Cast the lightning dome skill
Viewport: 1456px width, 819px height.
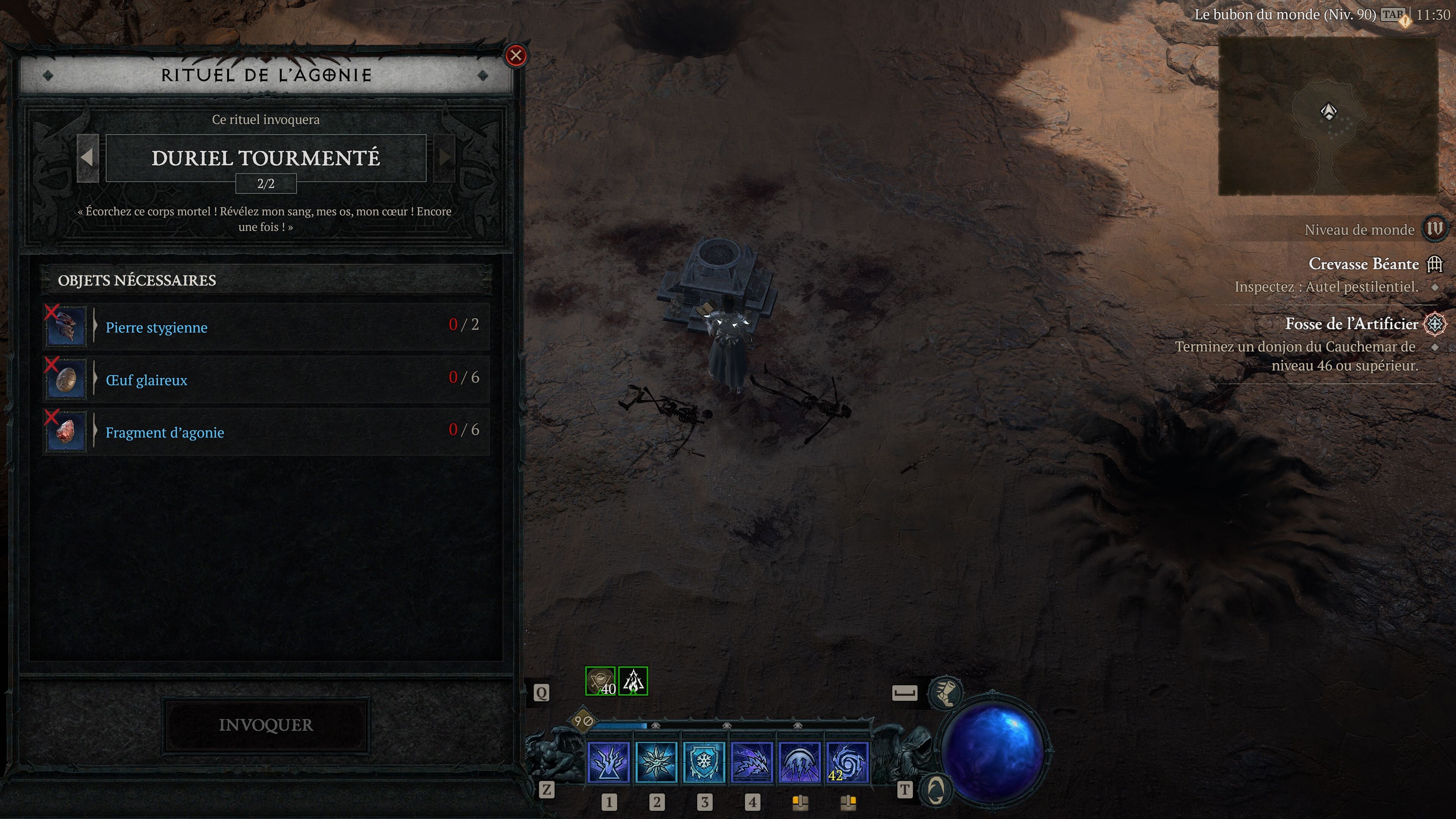(800, 763)
